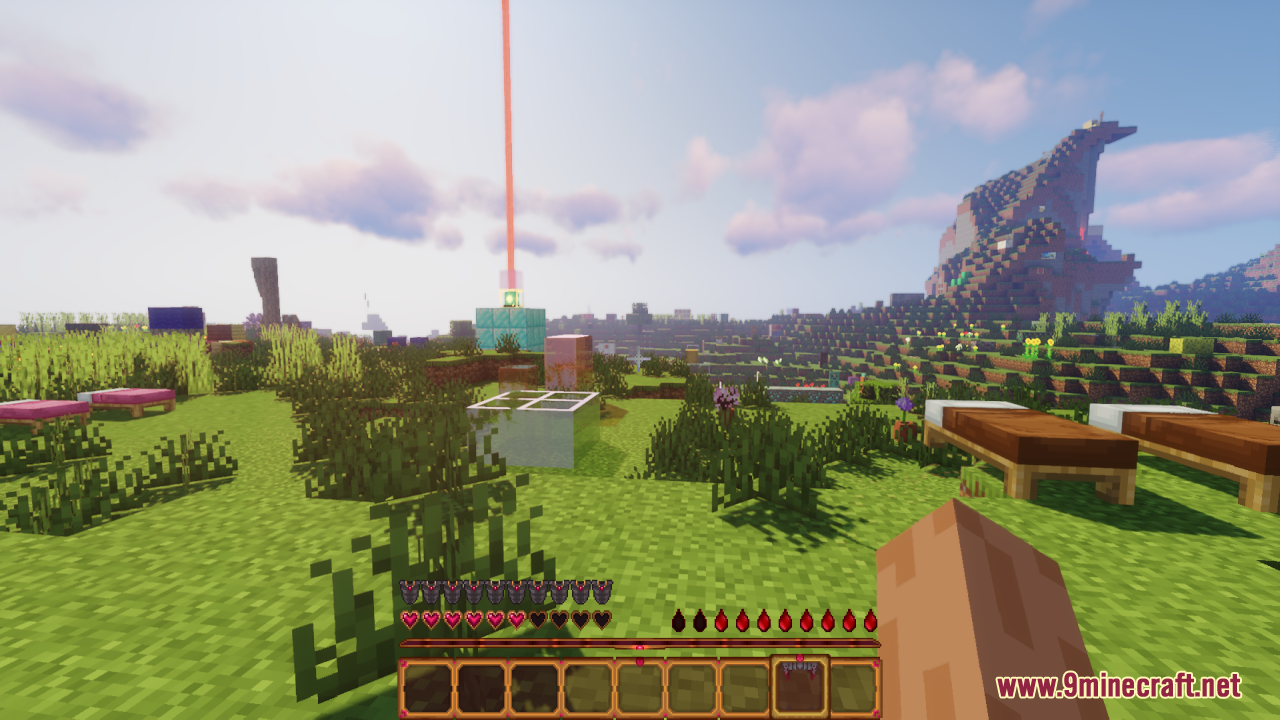Click the last armor icon on the right
1280x720 pixels.
tap(602, 592)
